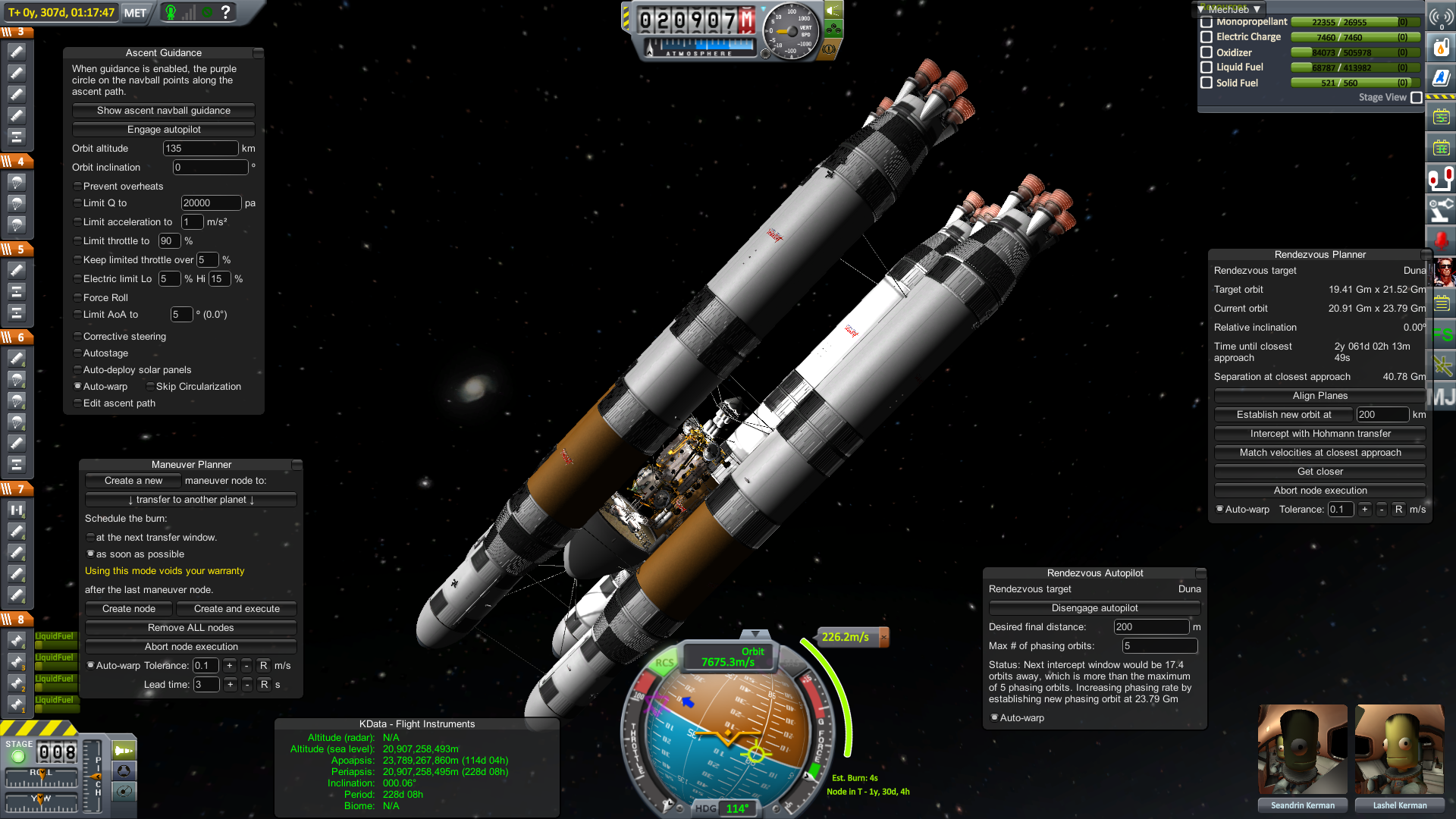Toggle Corrective steering
This screenshot has width=1456, height=819.
77,337
